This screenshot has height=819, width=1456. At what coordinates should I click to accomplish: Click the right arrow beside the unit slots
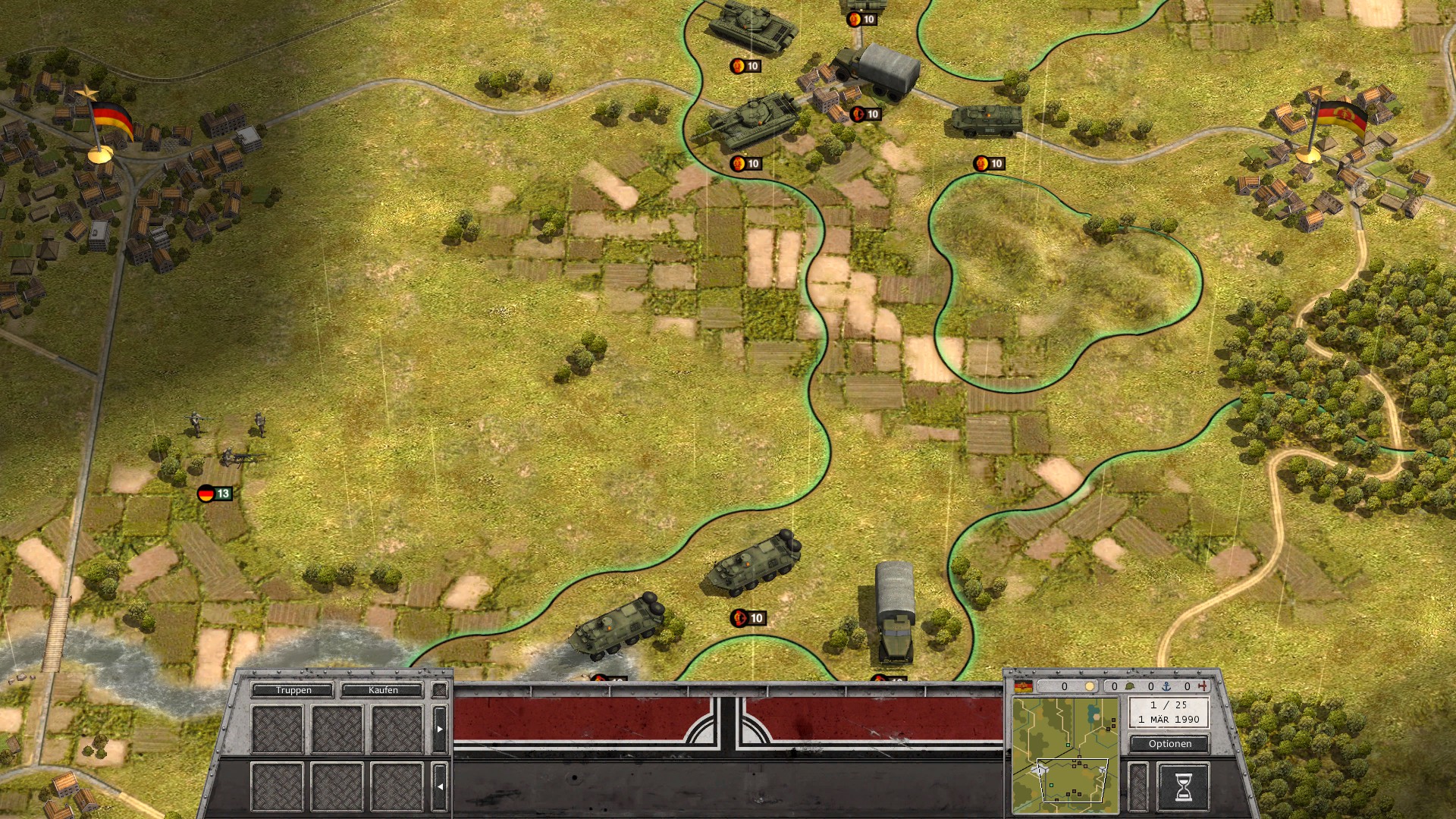tap(440, 729)
